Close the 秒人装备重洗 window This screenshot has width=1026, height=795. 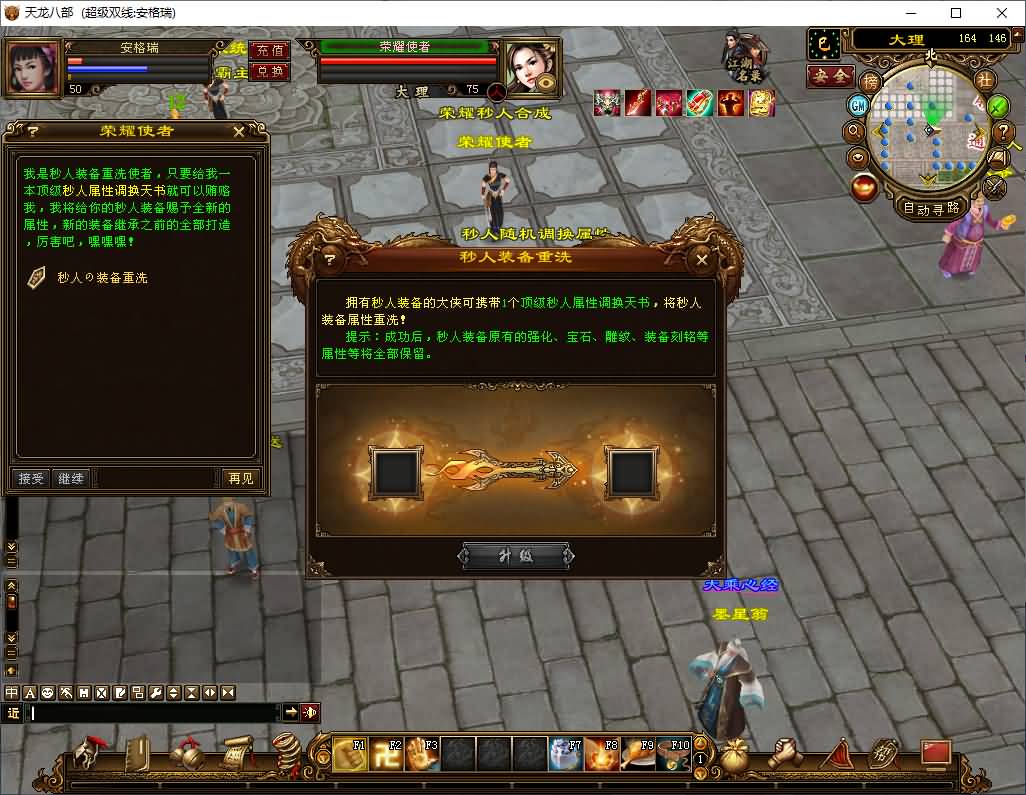(x=702, y=259)
